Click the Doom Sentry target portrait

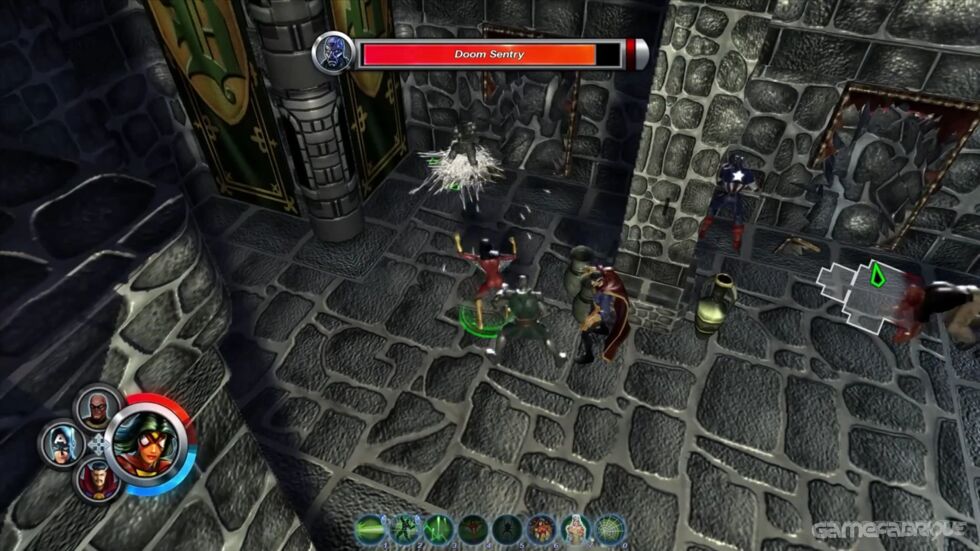click(334, 54)
